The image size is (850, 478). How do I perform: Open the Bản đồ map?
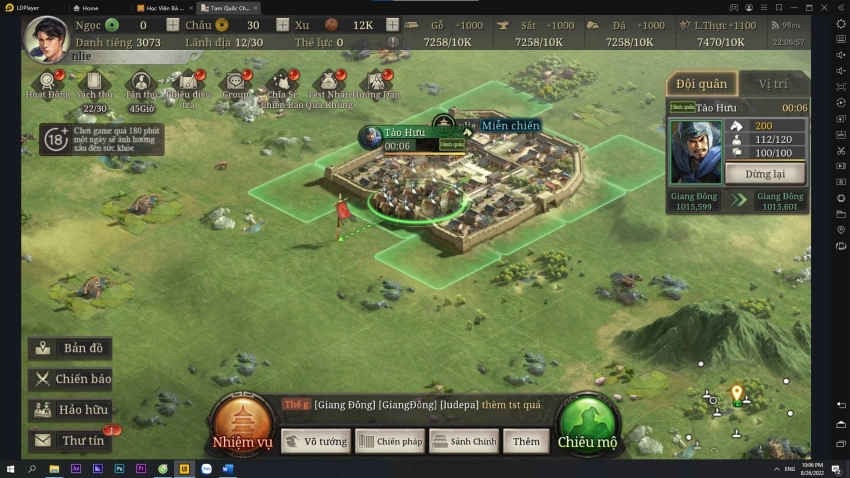click(70, 348)
